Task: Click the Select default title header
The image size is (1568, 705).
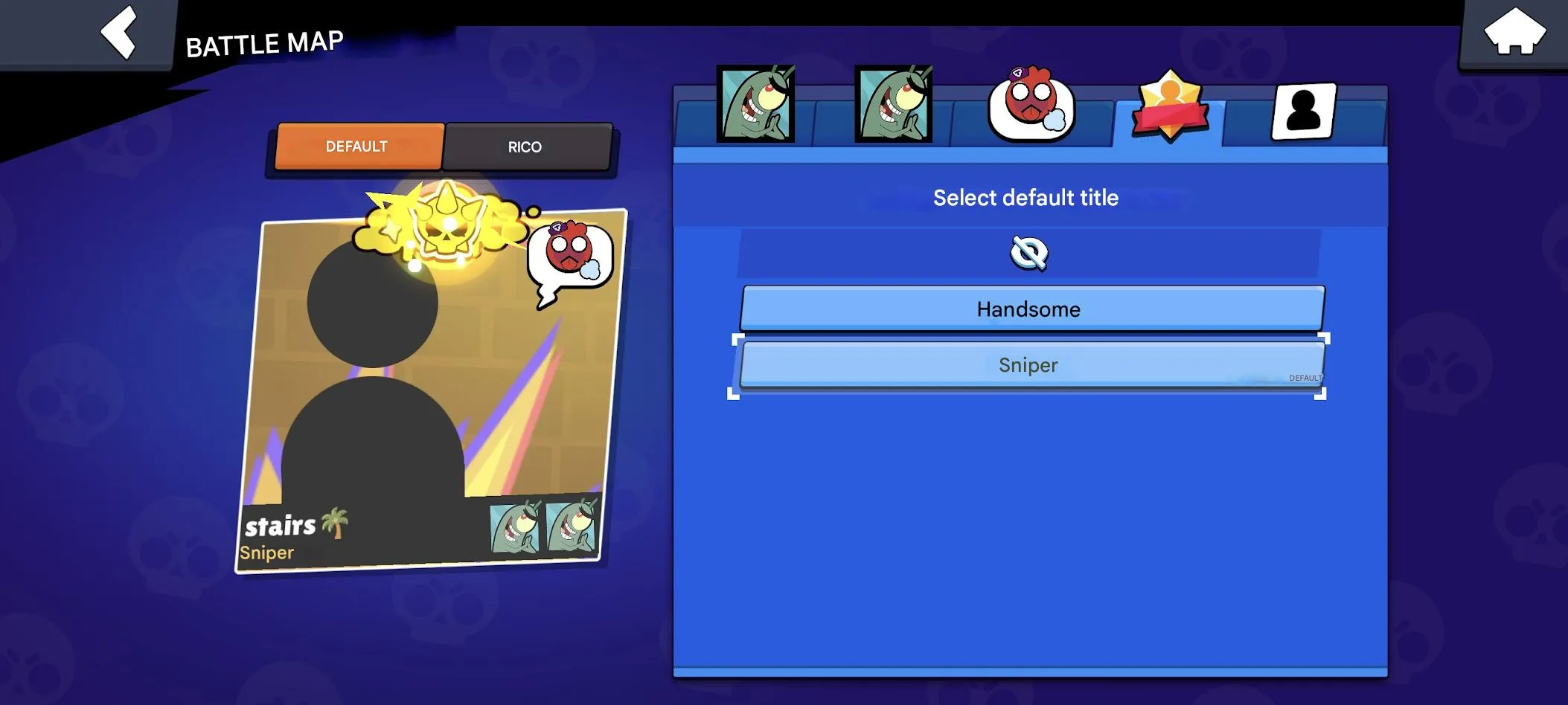Action: (1026, 197)
